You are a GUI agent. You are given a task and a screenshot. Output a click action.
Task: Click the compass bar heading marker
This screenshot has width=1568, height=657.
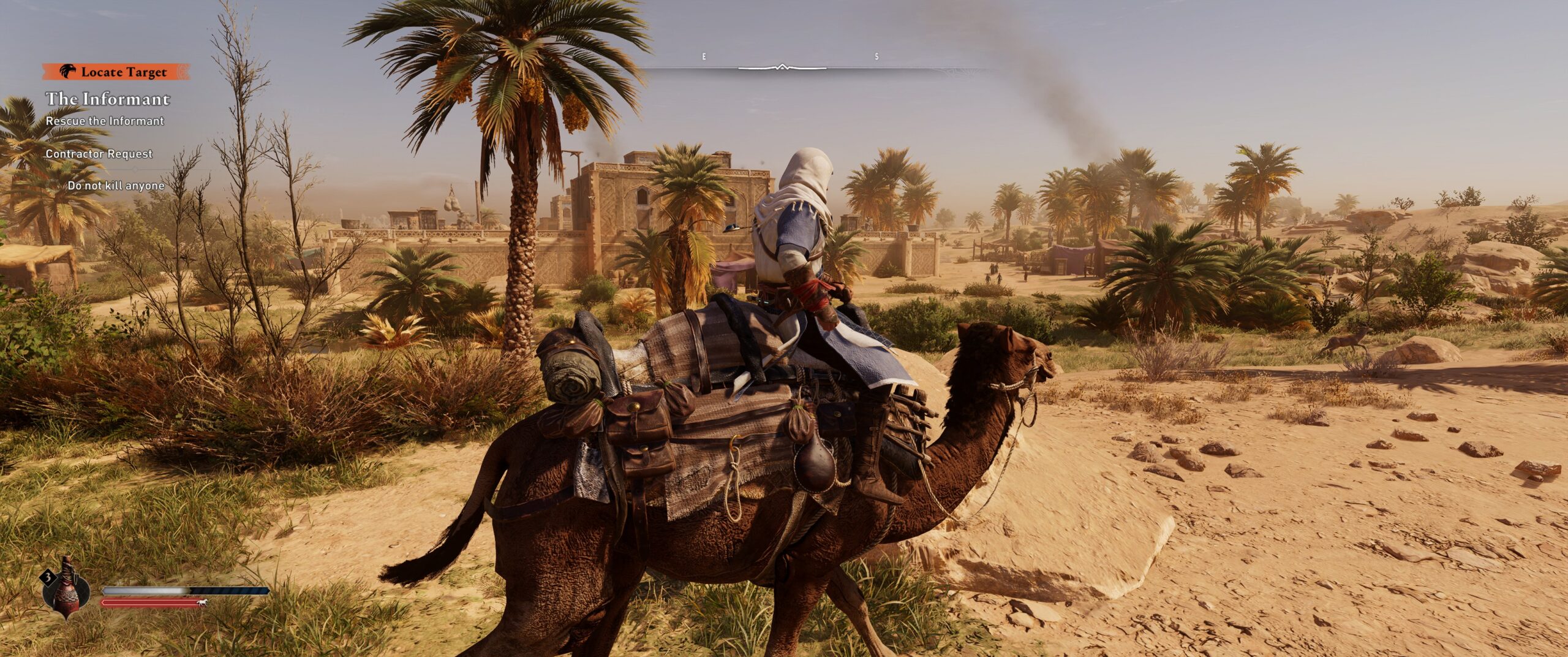pyautogui.click(x=782, y=67)
